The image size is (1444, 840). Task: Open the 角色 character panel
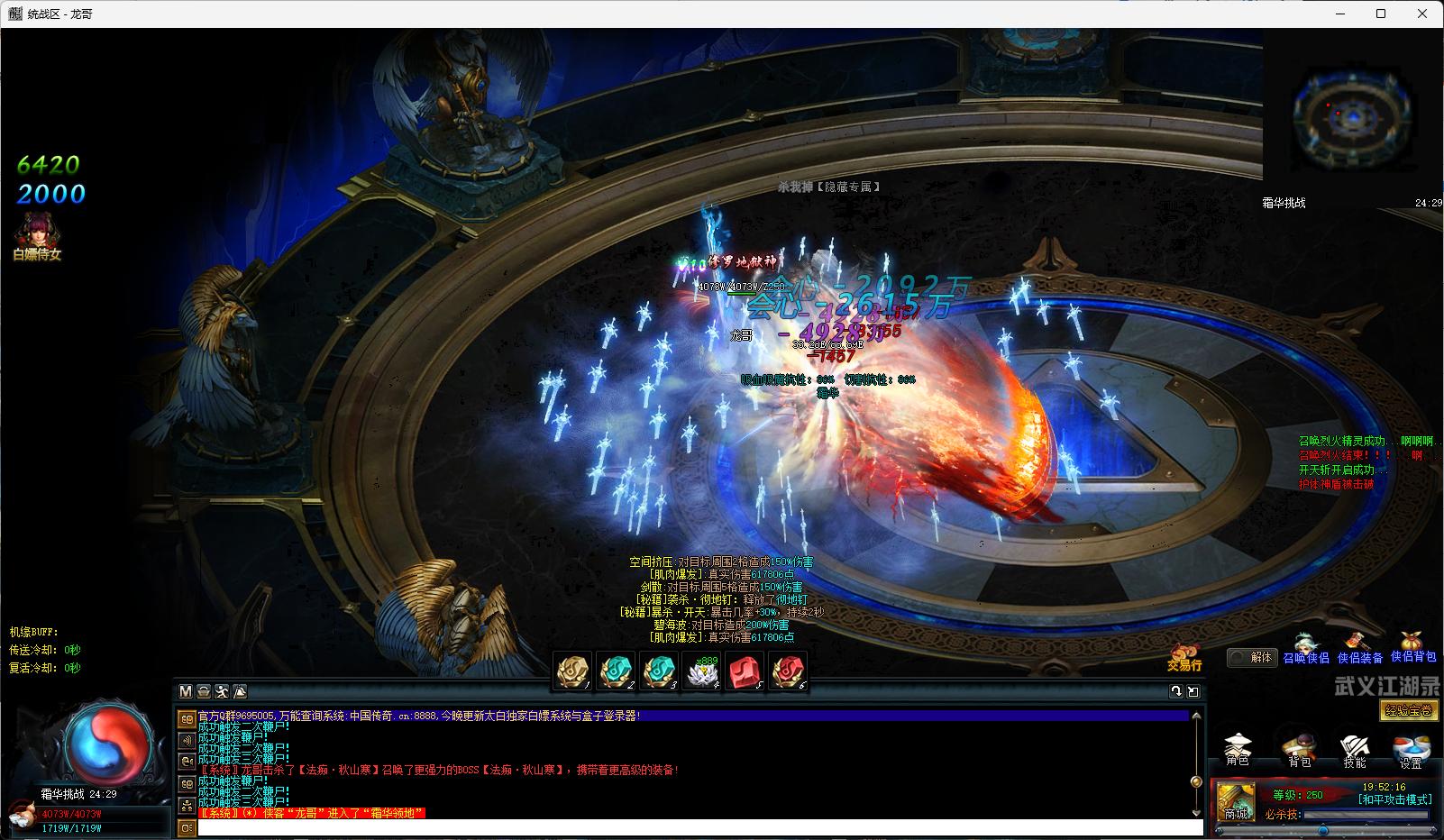(x=1238, y=750)
